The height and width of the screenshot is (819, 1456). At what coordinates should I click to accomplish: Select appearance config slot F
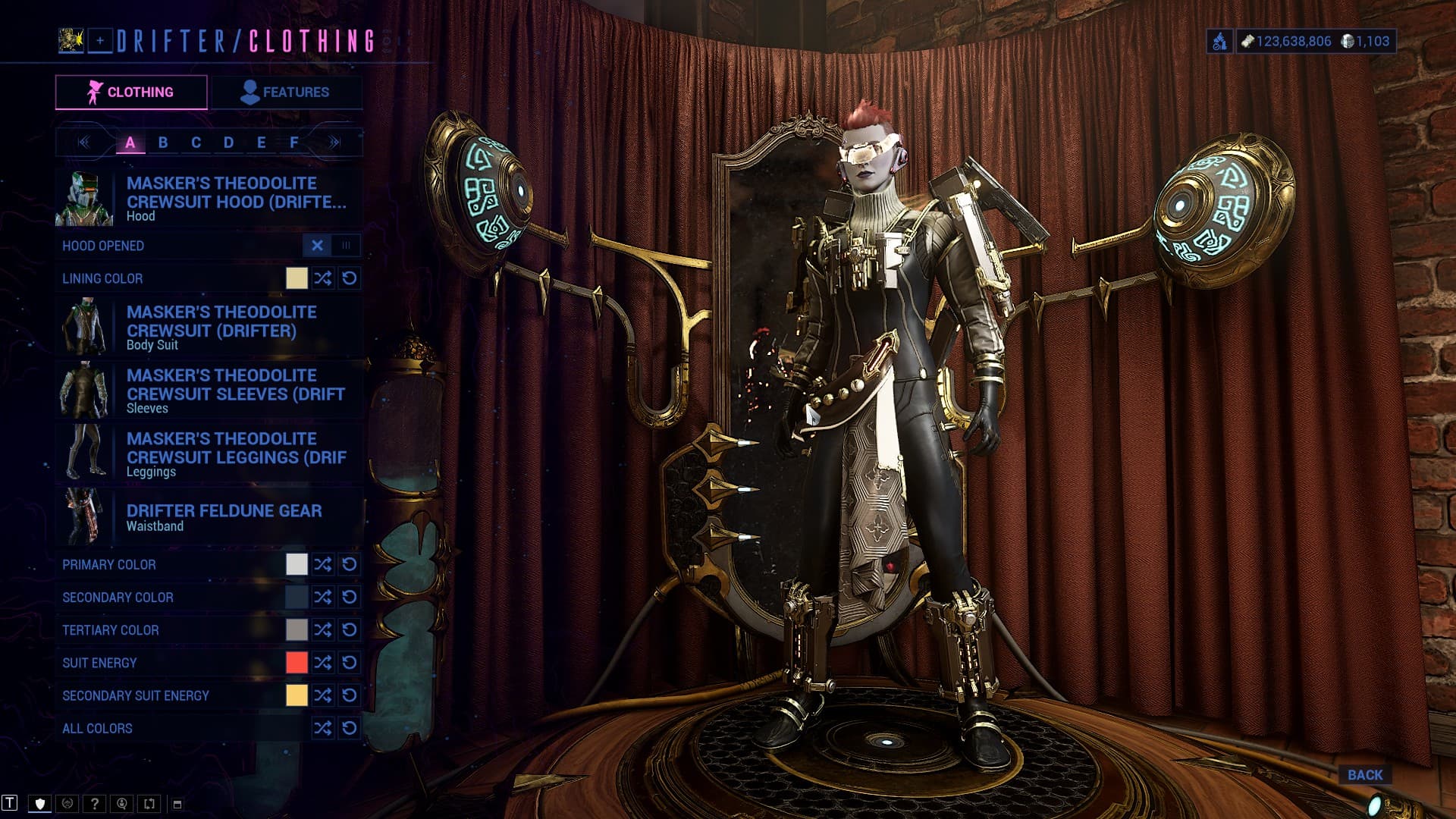click(294, 143)
